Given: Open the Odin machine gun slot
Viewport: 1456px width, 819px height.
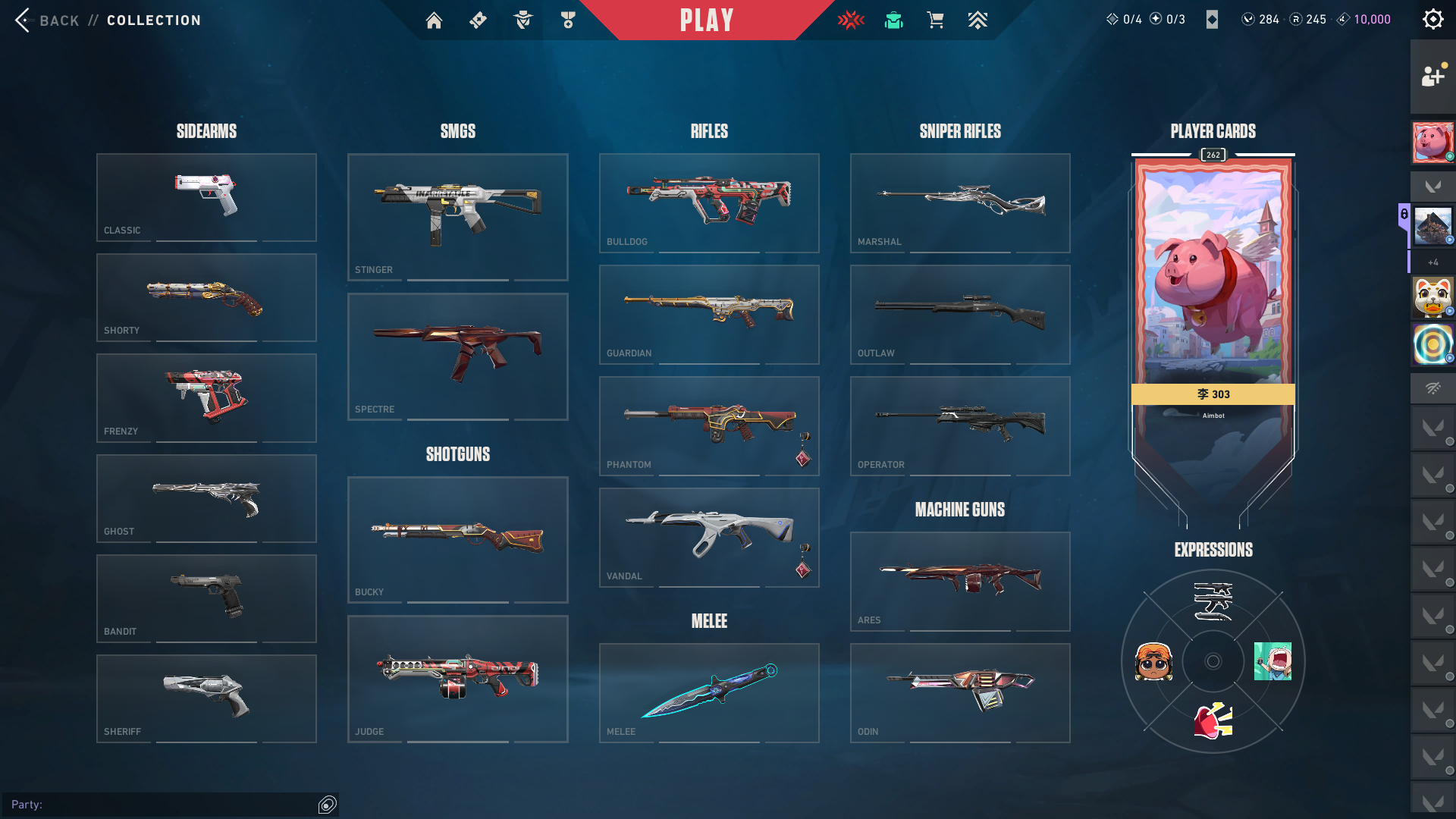Looking at the screenshot, I should point(960,692).
